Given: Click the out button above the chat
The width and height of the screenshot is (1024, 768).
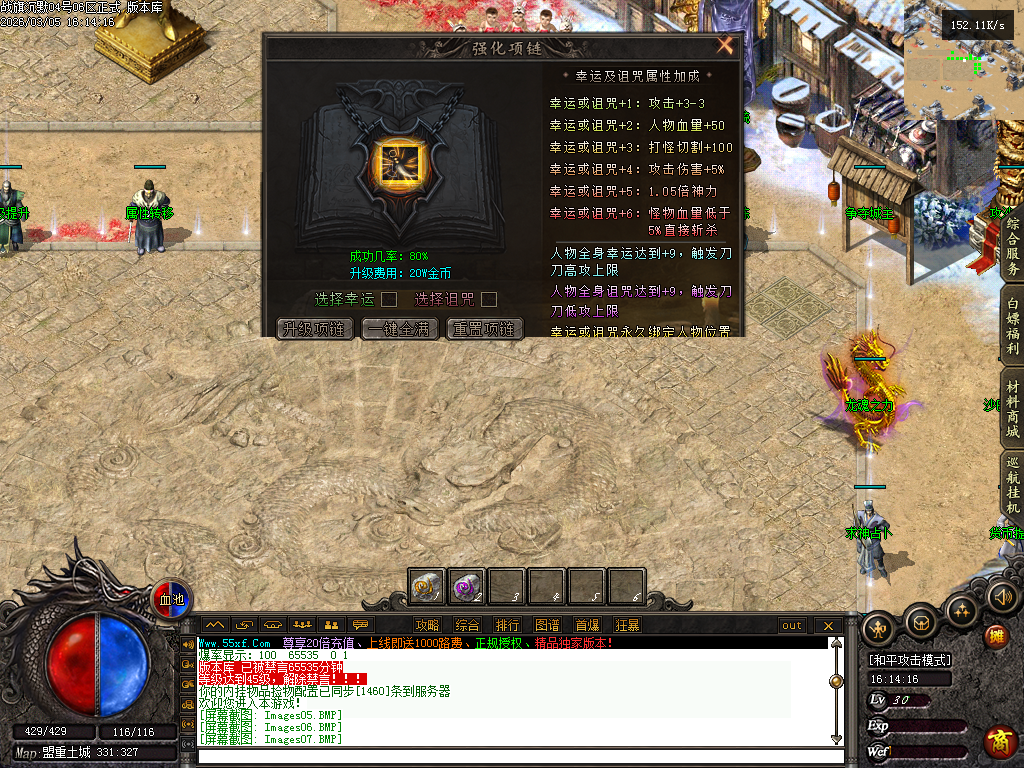Looking at the screenshot, I should click(792, 626).
